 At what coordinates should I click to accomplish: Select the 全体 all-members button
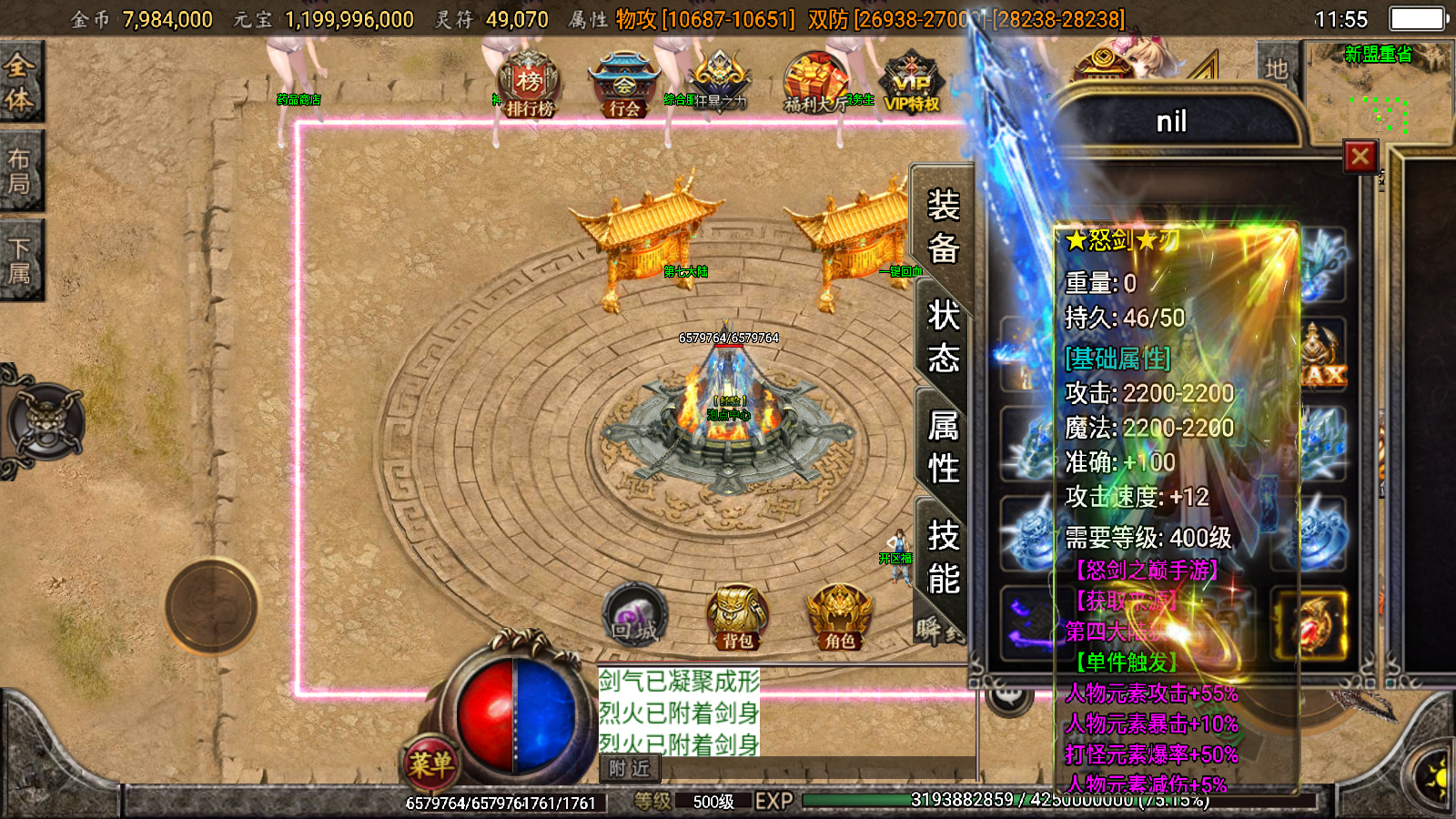[19, 83]
